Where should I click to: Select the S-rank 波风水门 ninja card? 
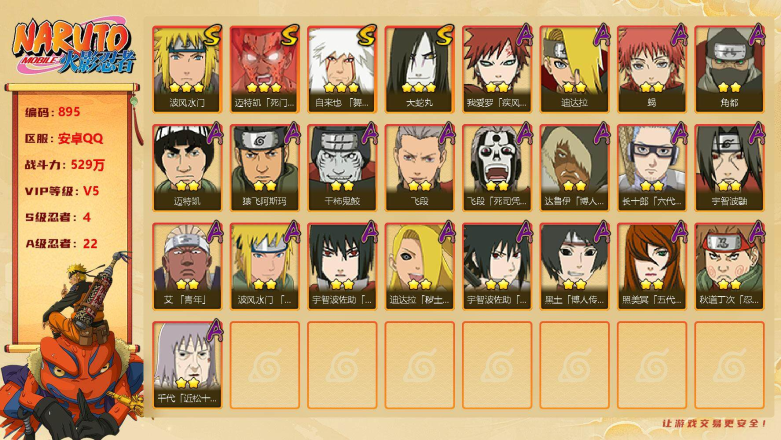point(187,66)
